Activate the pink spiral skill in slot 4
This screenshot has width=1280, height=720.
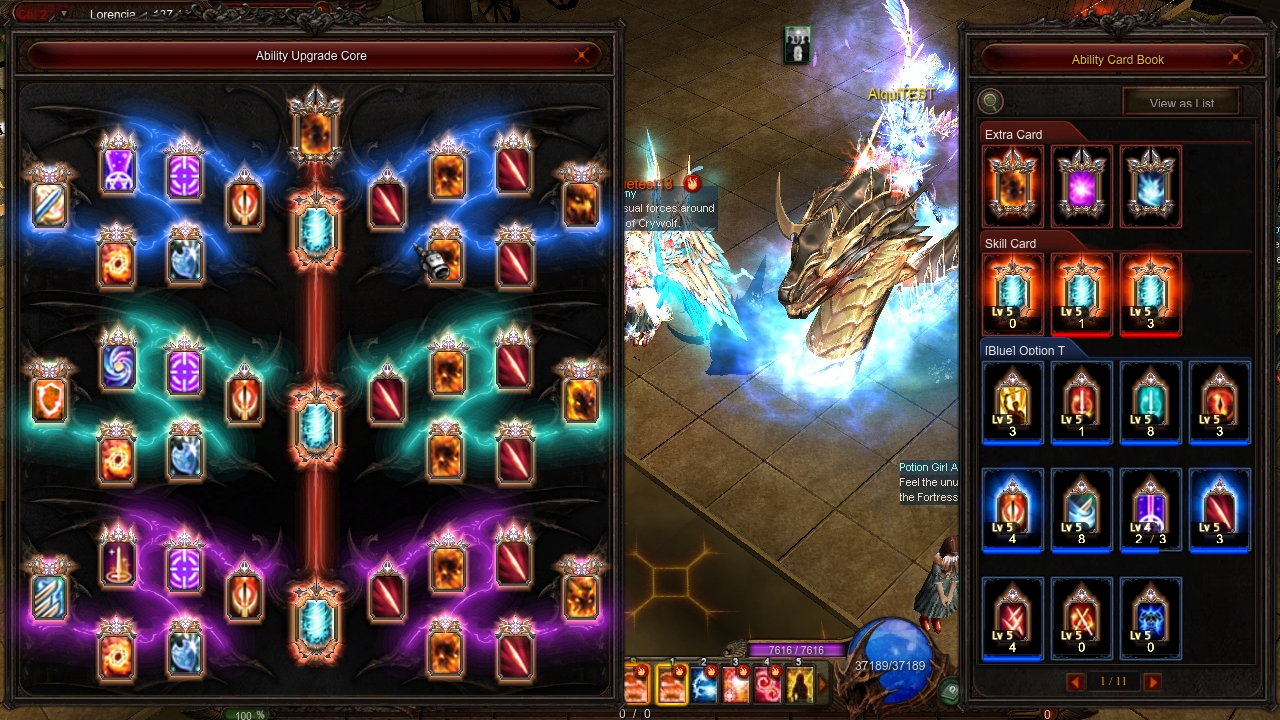click(768, 684)
